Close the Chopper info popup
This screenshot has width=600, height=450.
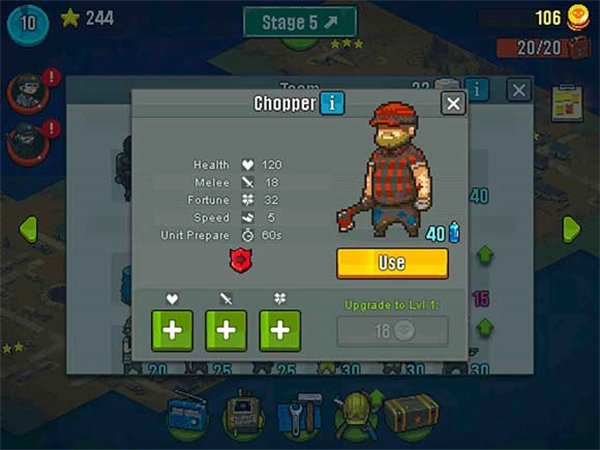click(x=453, y=103)
